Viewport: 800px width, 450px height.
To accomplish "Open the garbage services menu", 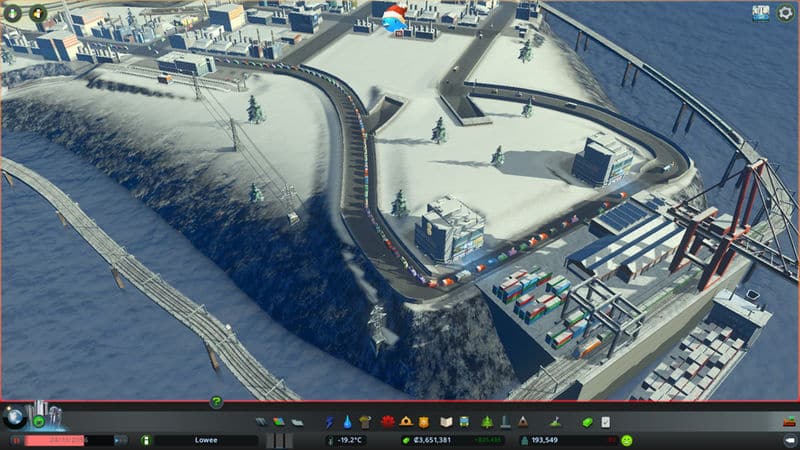I will [x=364, y=421].
